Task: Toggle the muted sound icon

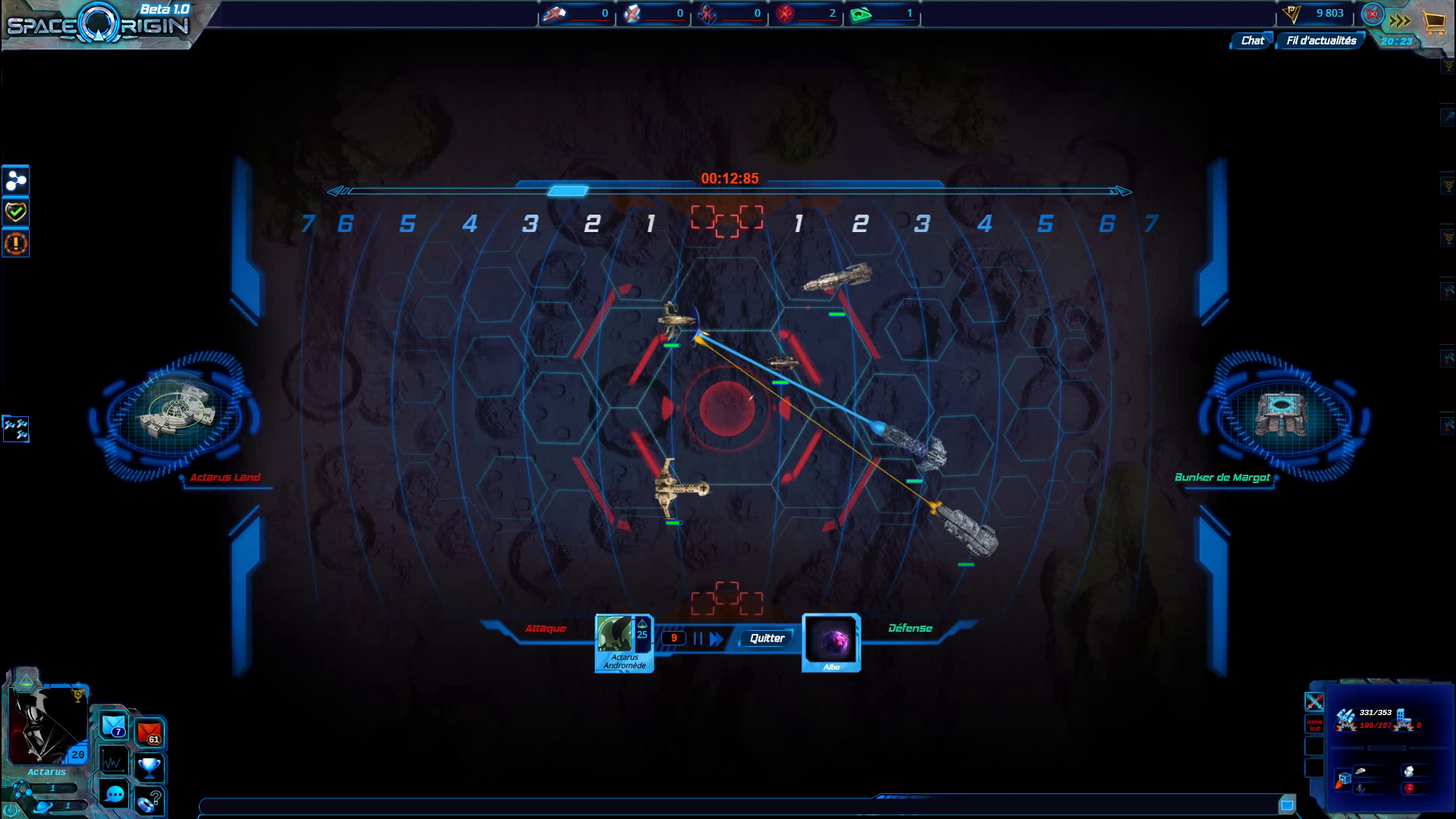Action: point(1372,14)
